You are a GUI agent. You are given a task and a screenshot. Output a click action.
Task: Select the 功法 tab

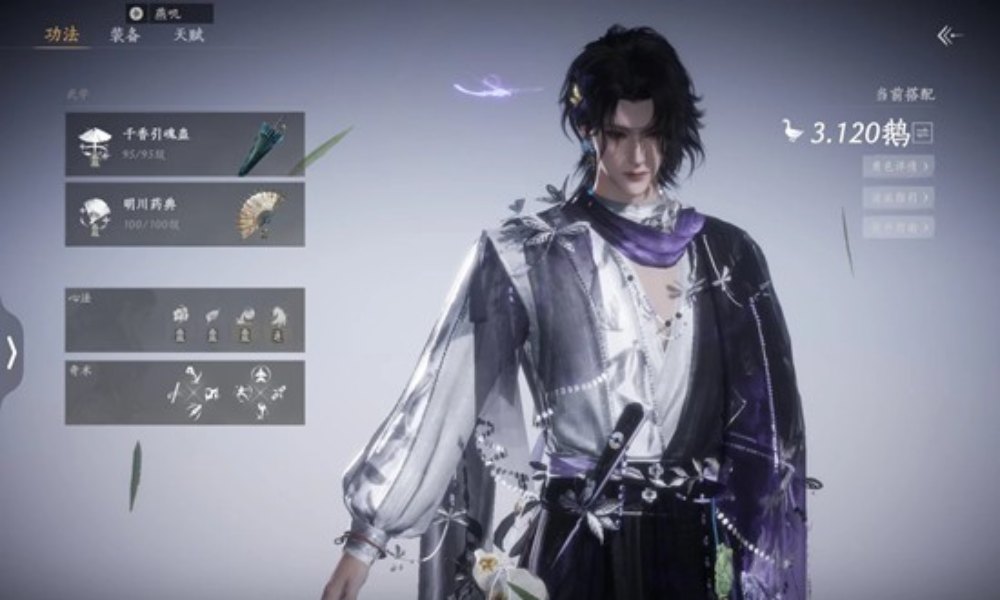[x=61, y=35]
